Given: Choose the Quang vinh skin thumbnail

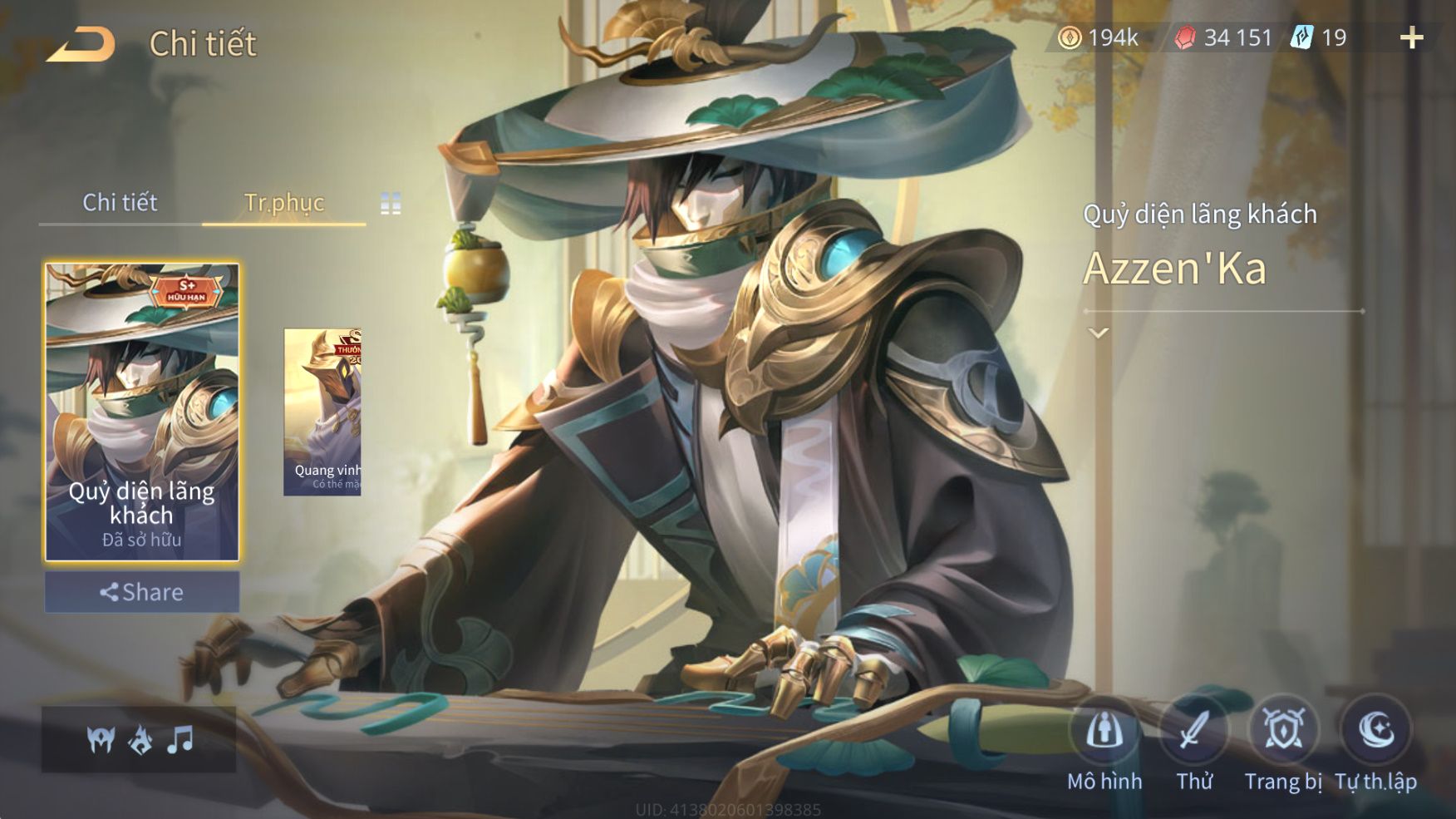Looking at the screenshot, I should point(322,412).
